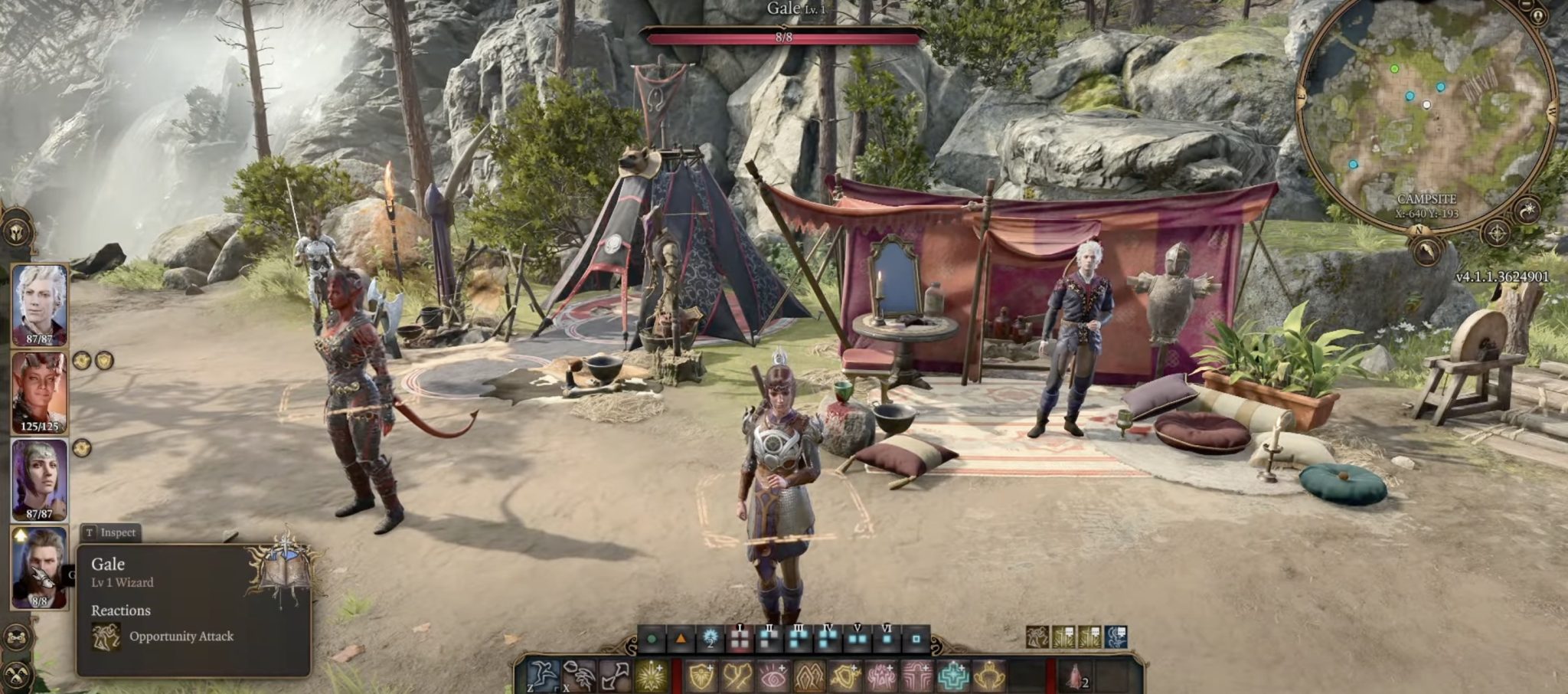Select Shadowheart's party portrait
This screenshot has width=1568, height=694.
click(x=39, y=477)
